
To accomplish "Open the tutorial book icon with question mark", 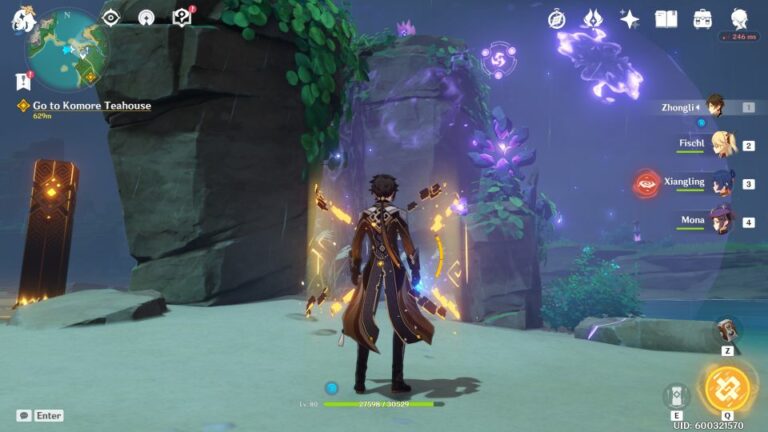I will 181,17.
